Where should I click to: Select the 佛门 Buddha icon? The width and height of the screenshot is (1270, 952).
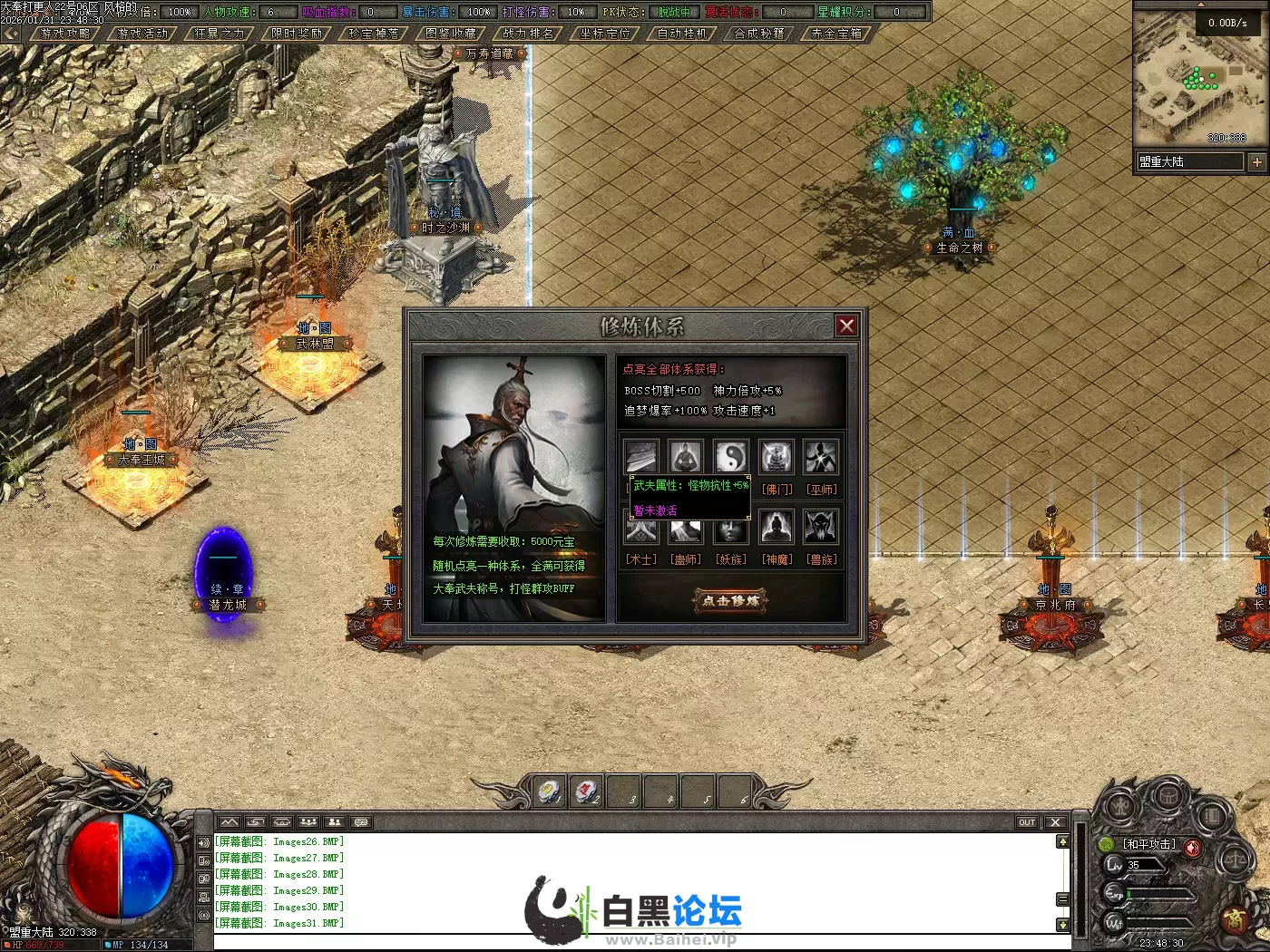(x=777, y=457)
